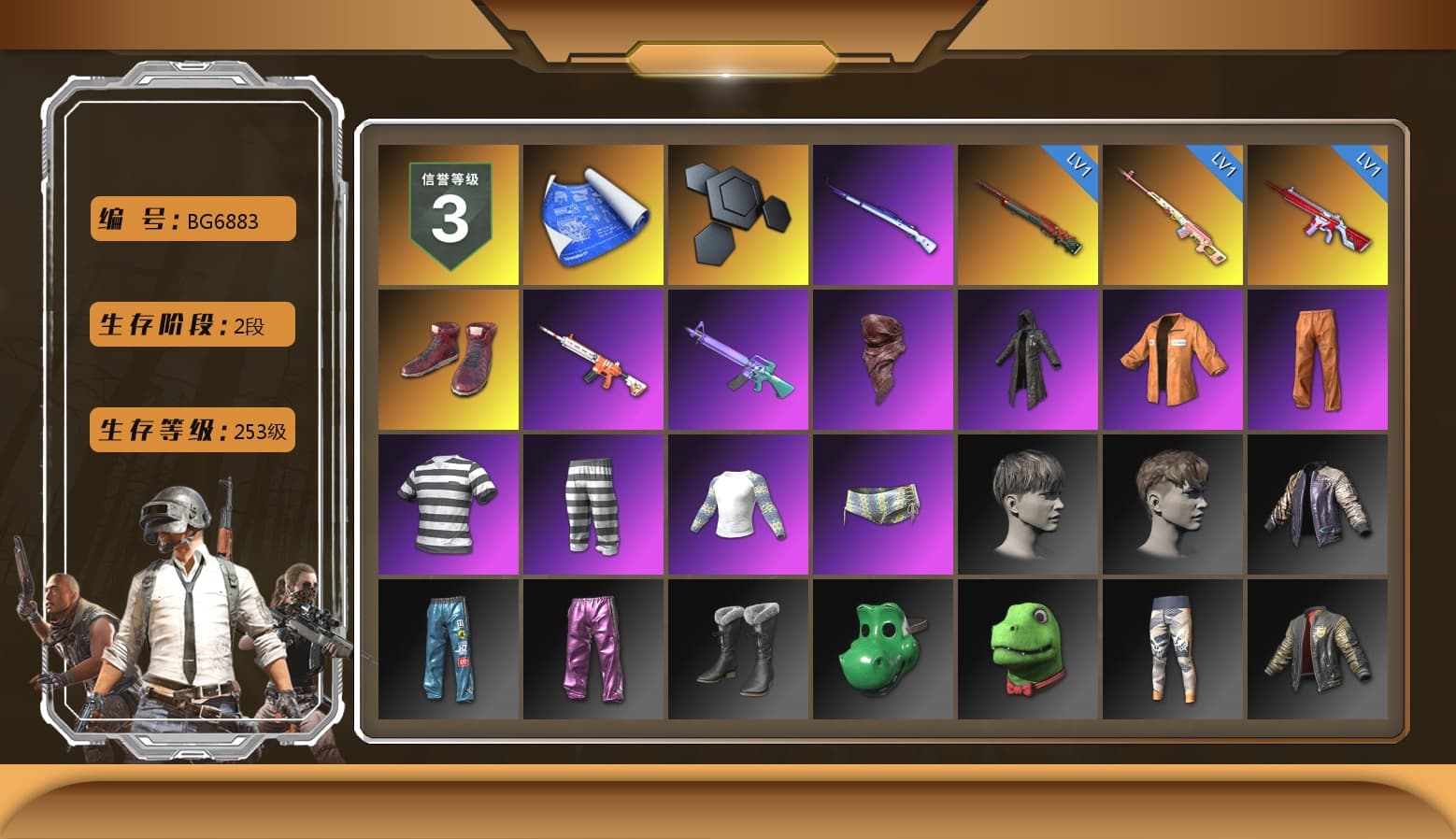Click the purple gradient tile holding the white rifle
This screenshot has height=839, width=1456.
pos(883,213)
